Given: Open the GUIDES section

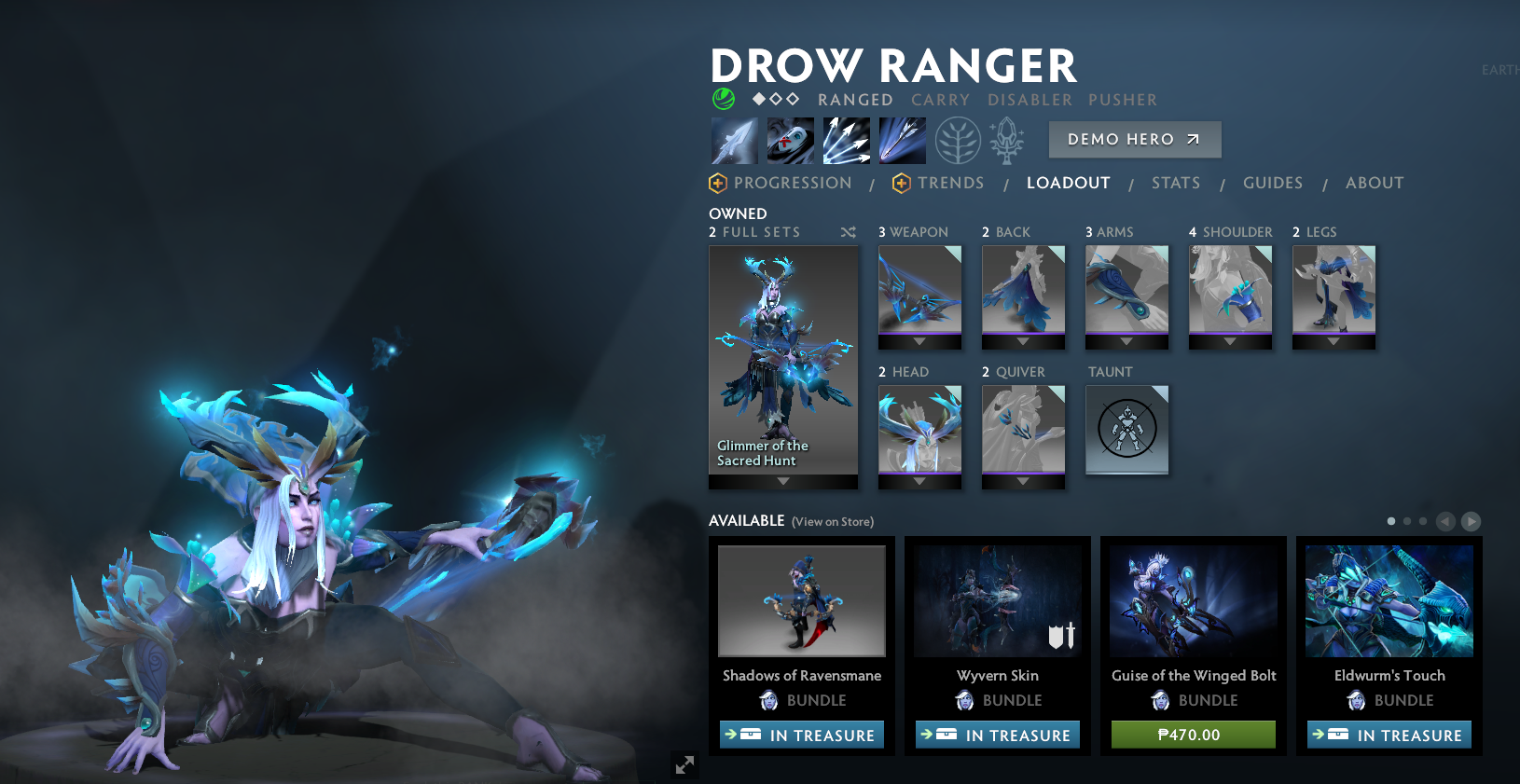Looking at the screenshot, I should (x=1274, y=183).
